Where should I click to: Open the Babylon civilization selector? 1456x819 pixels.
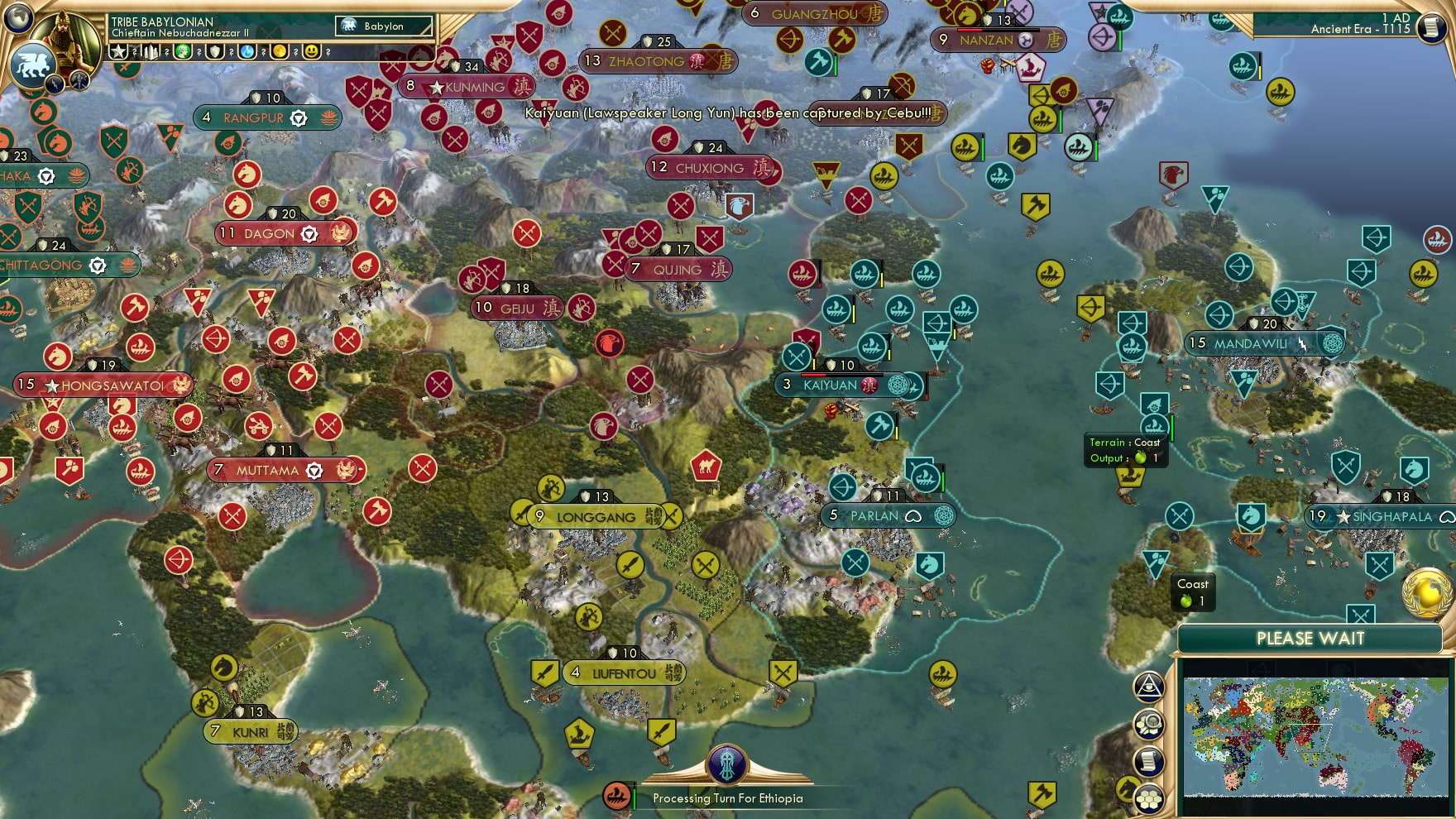(x=381, y=26)
